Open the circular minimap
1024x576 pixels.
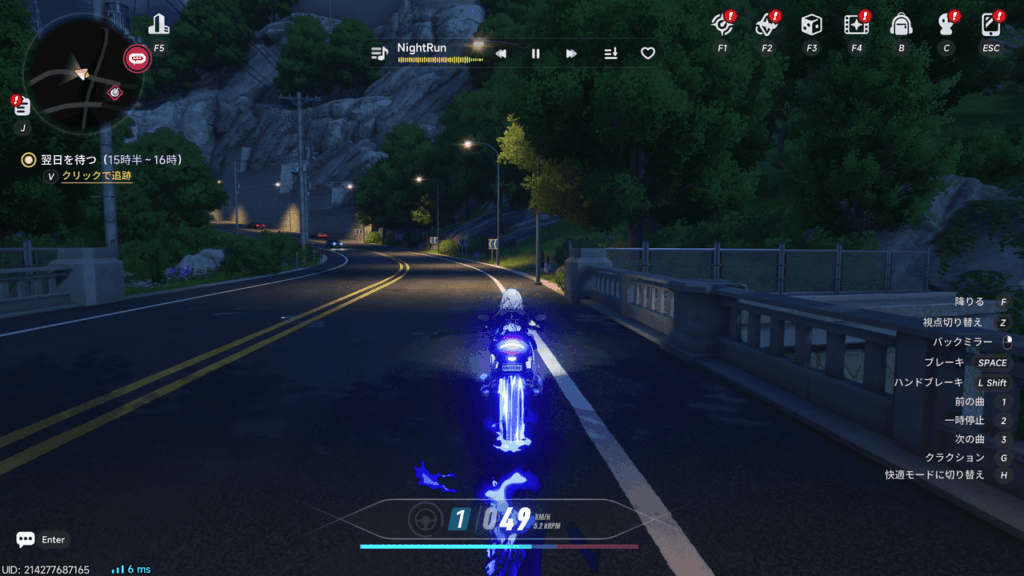click(83, 72)
